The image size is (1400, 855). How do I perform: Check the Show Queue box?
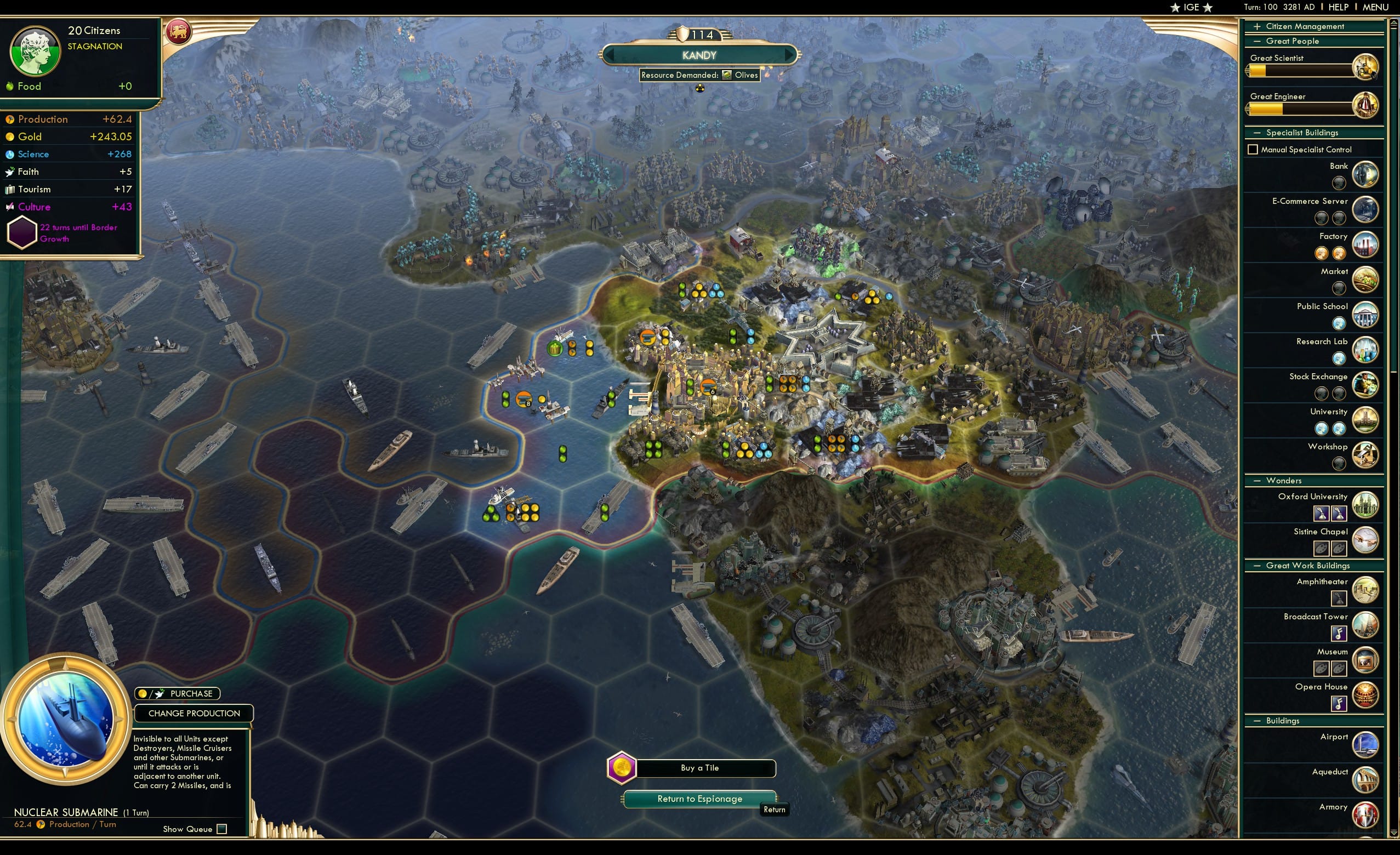click(x=221, y=829)
